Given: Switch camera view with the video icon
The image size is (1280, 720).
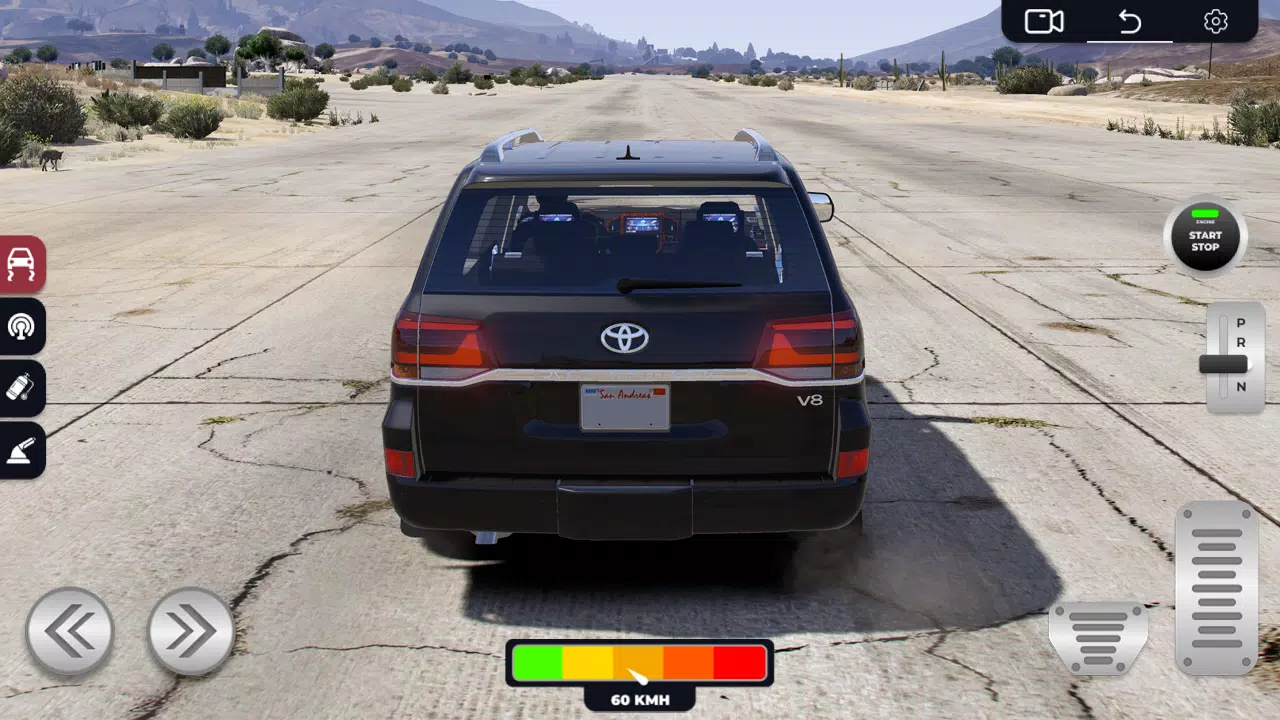Looking at the screenshot, I should click(x=1043, y=21).
